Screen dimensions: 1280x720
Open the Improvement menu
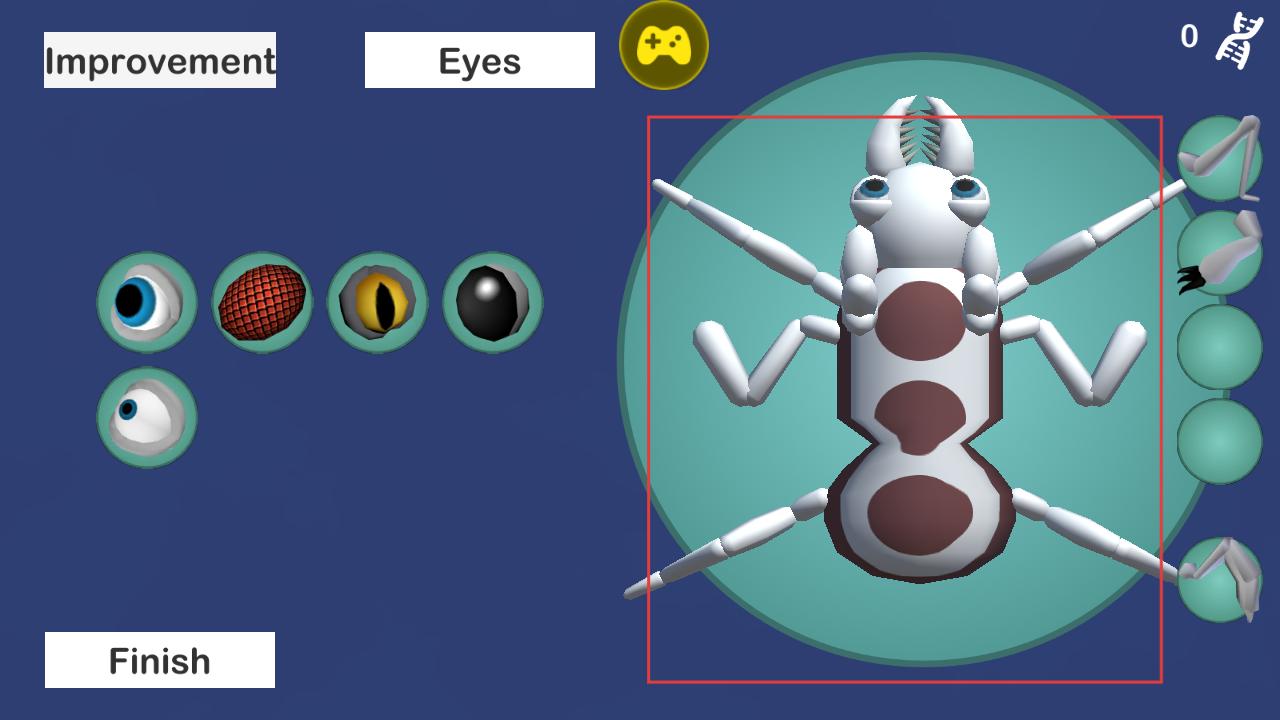(160, 60)
